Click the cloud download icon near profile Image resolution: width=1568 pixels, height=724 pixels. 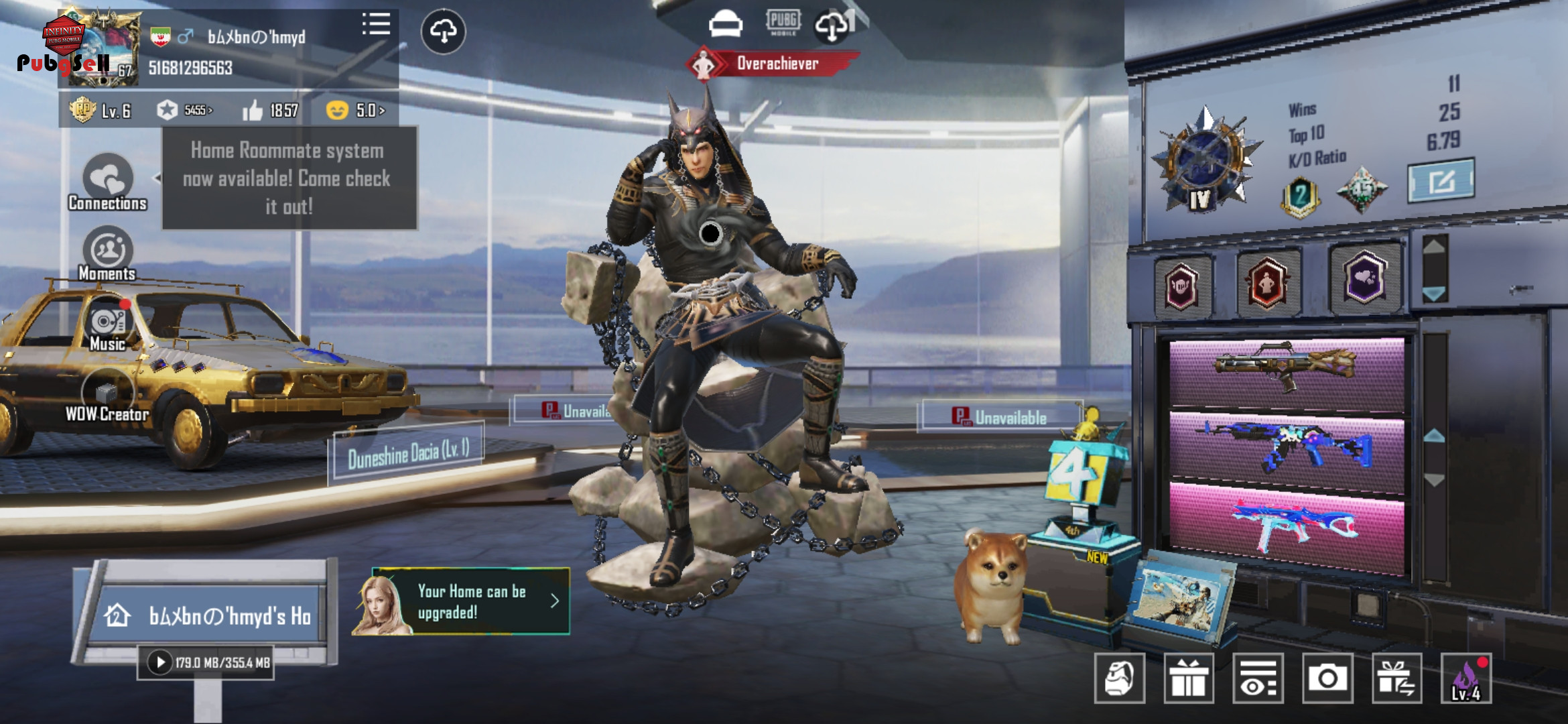[x=443, y=31]
